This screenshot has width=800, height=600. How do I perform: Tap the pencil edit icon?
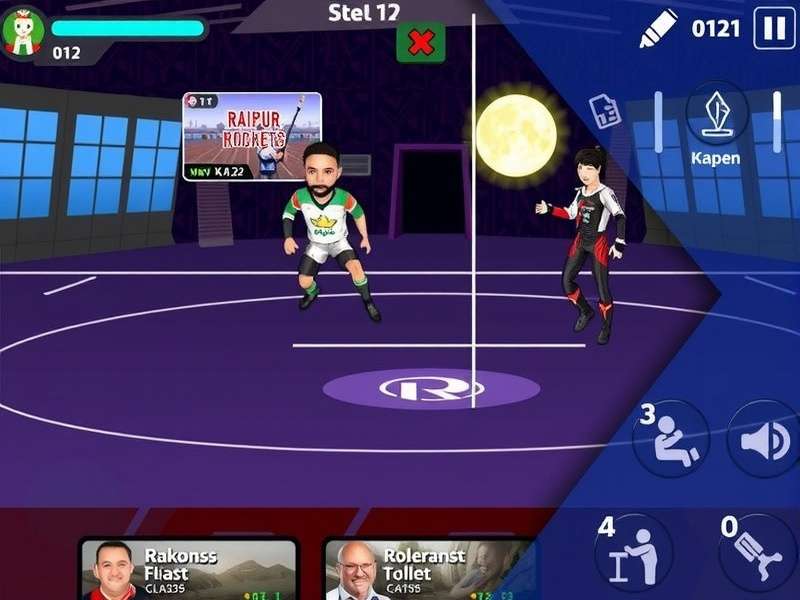pos(657,29)
